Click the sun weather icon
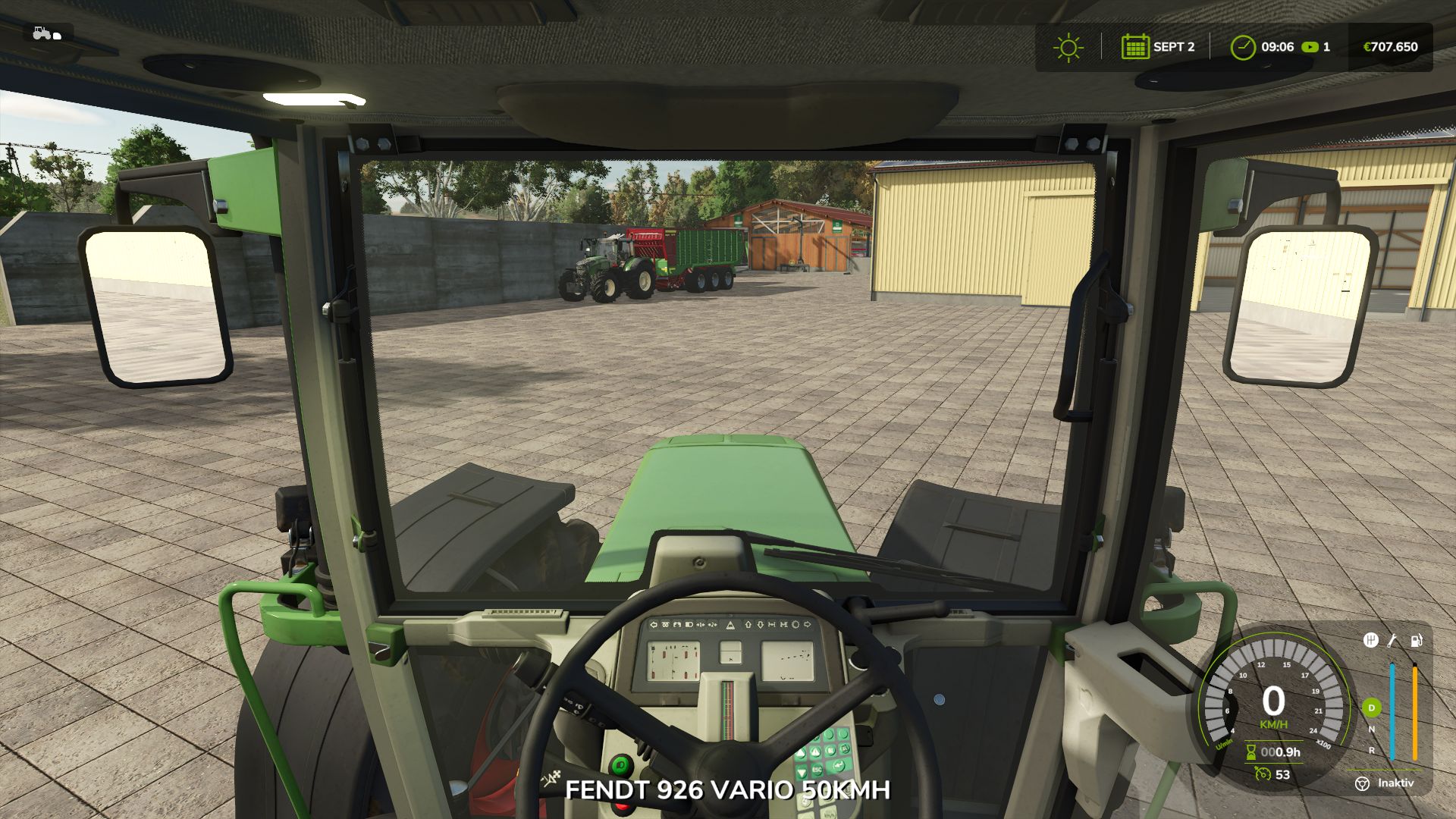The width and height of the screenshot is (1456, 819). [1068, 47]
